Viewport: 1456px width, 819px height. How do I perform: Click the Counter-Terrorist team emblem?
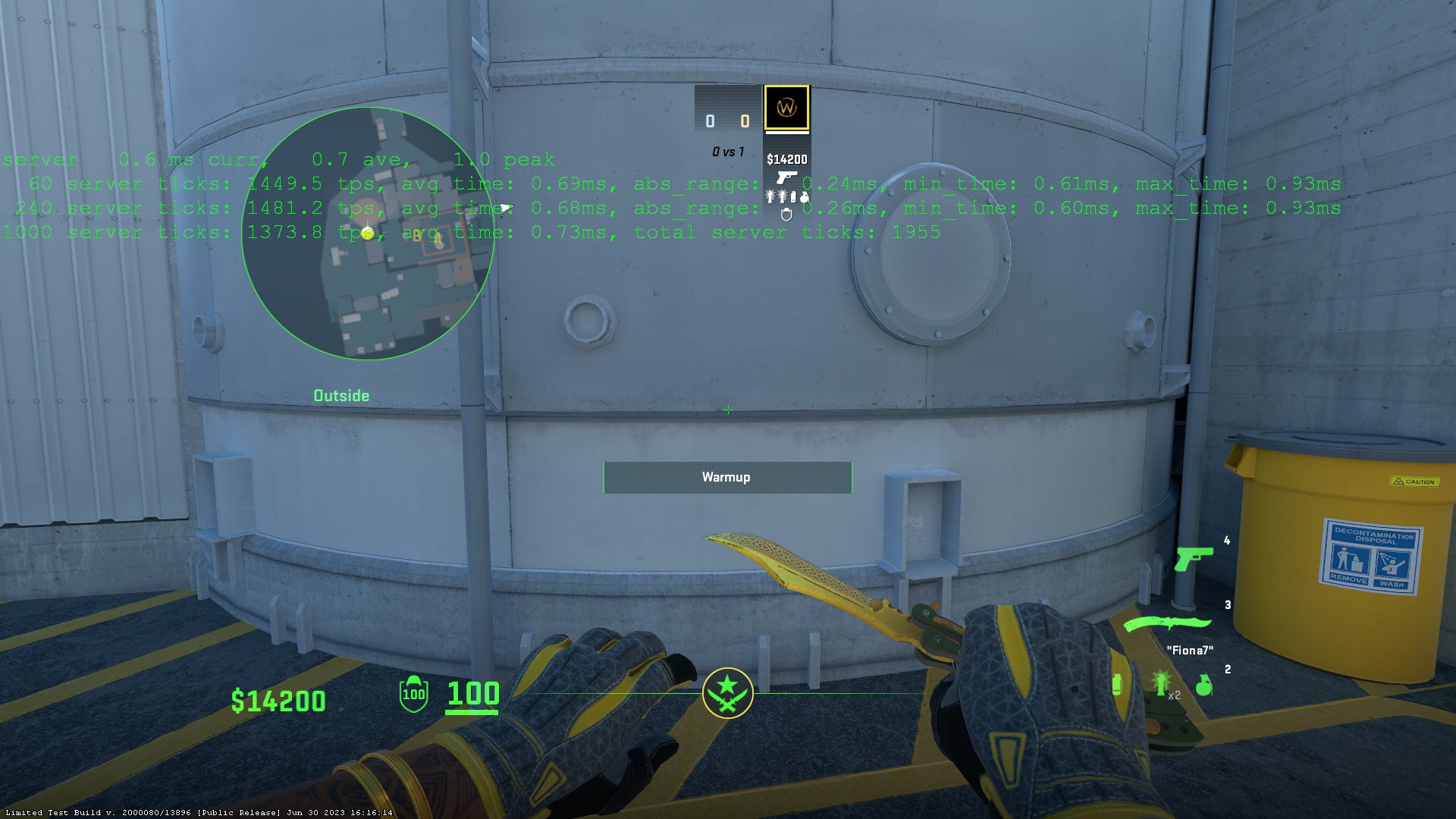coord(727,693)
